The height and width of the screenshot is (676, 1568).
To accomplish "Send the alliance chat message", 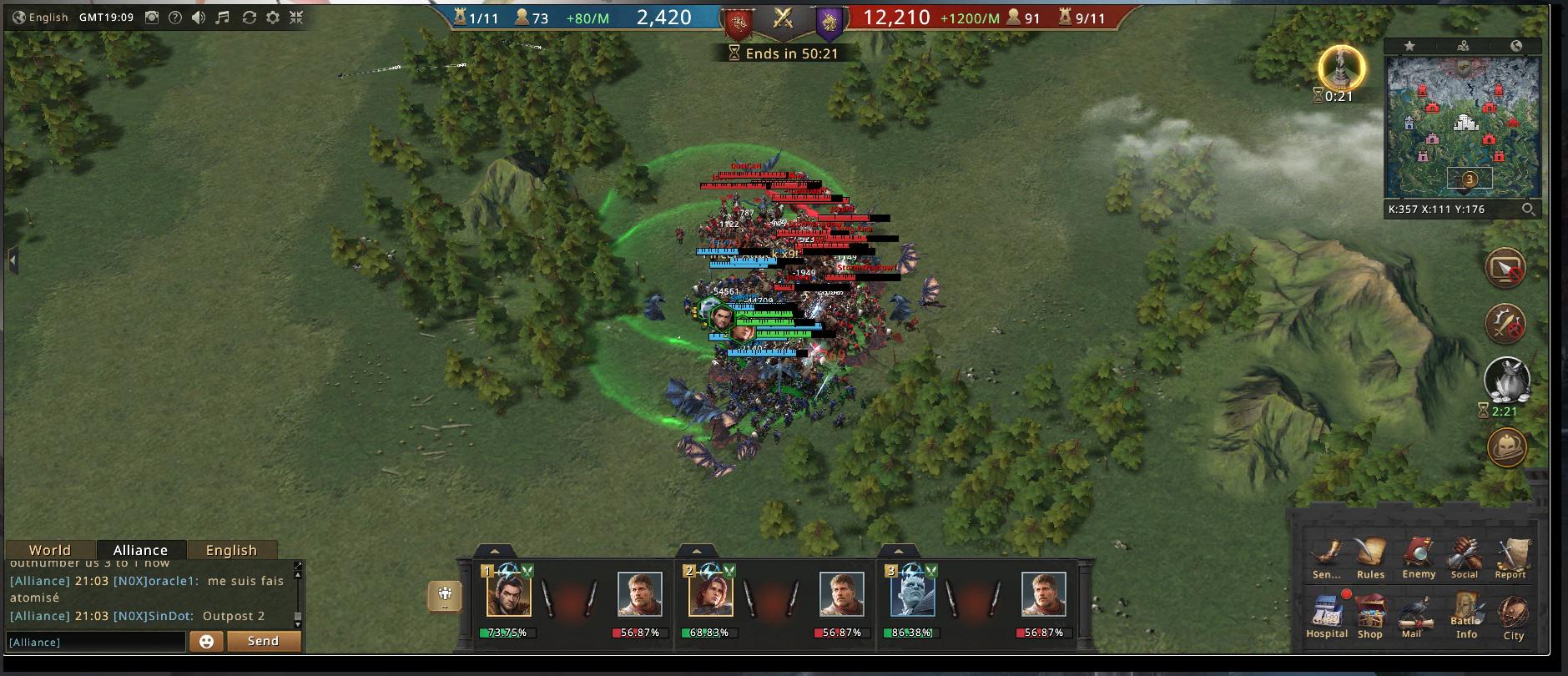I will 263,641.
